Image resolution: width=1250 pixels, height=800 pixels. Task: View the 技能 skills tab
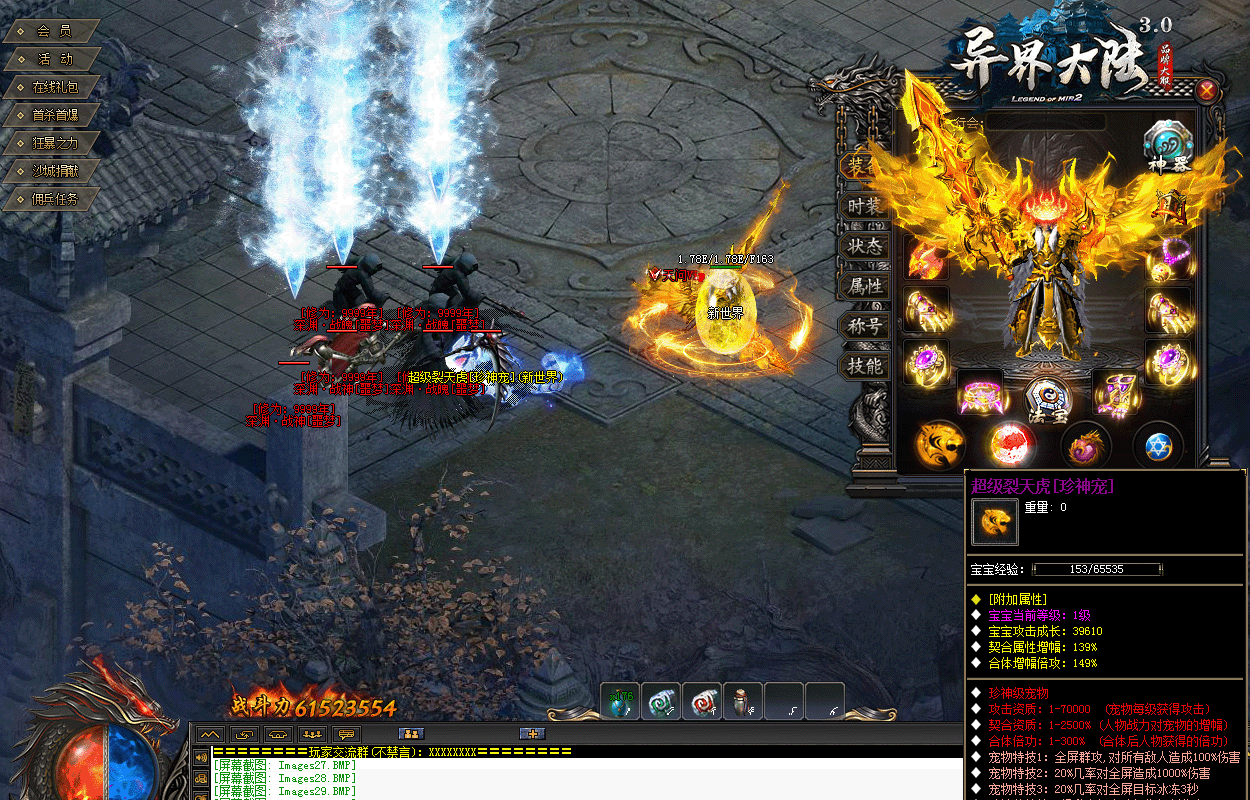(864, 366)
